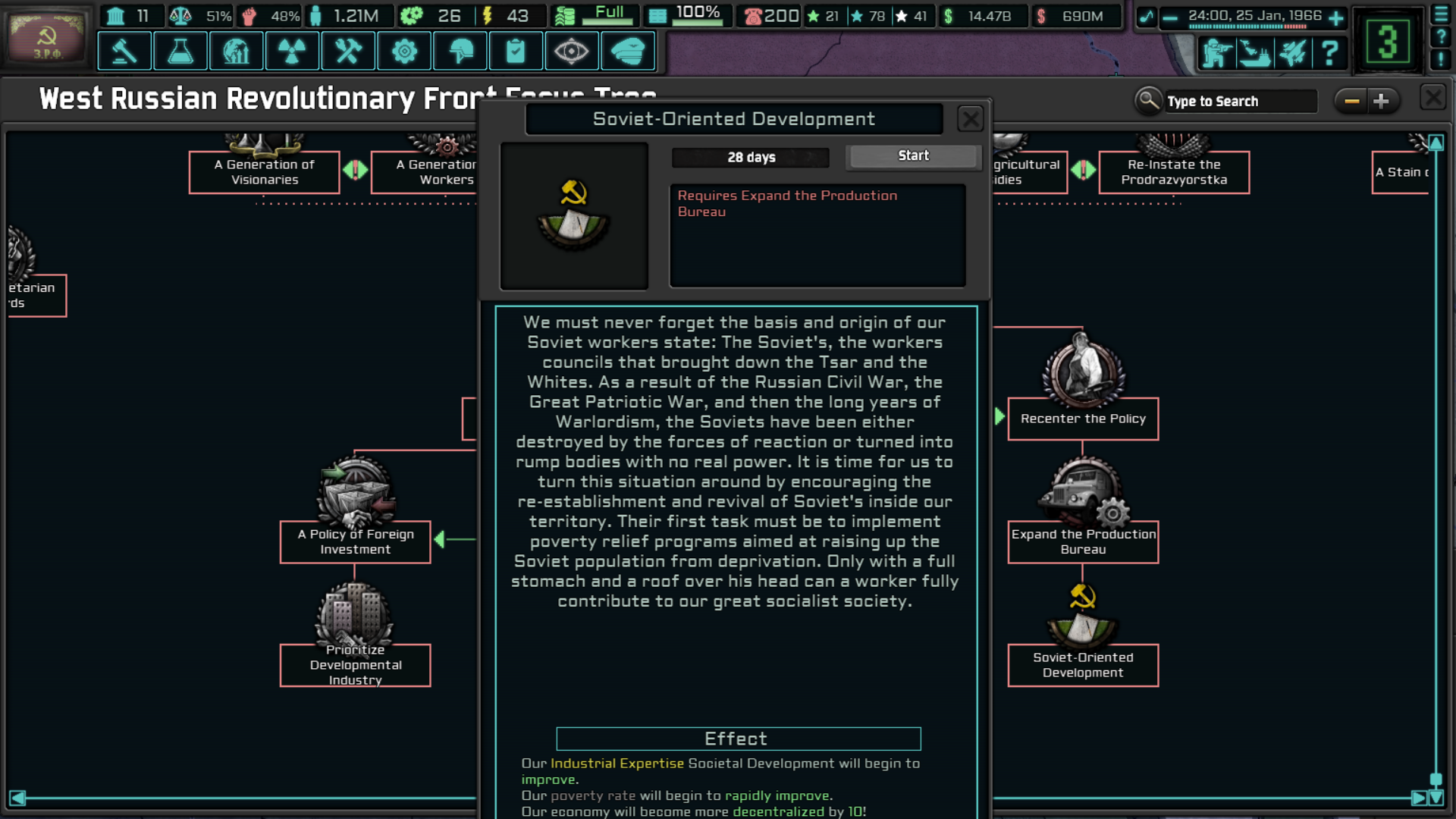Start the Soviet-Oriented Development focus
This screenshot has height=819, width=1456.
pos(913,156)
